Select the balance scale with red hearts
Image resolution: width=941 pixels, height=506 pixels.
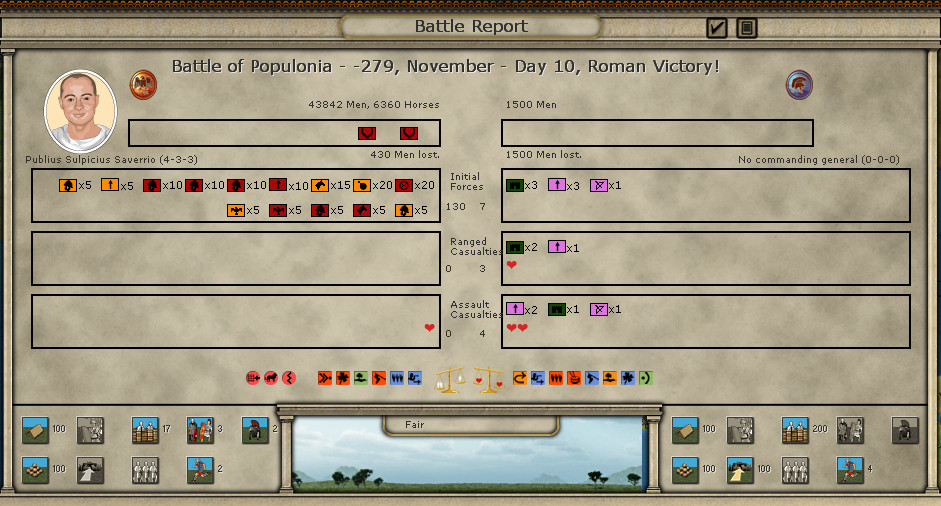tap(488, 379)
